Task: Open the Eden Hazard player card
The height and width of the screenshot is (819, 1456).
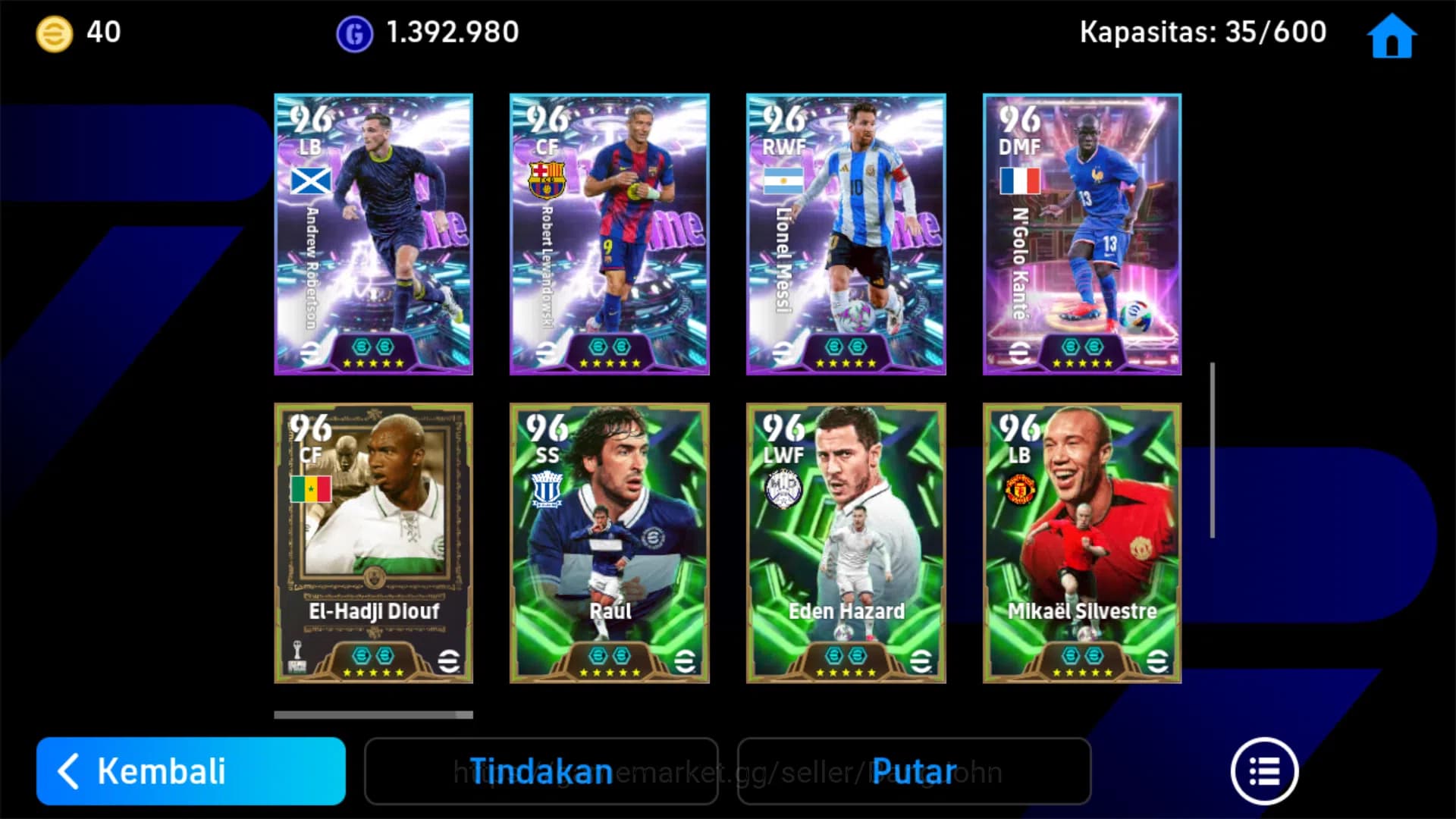Action: [x=846, y=542]
